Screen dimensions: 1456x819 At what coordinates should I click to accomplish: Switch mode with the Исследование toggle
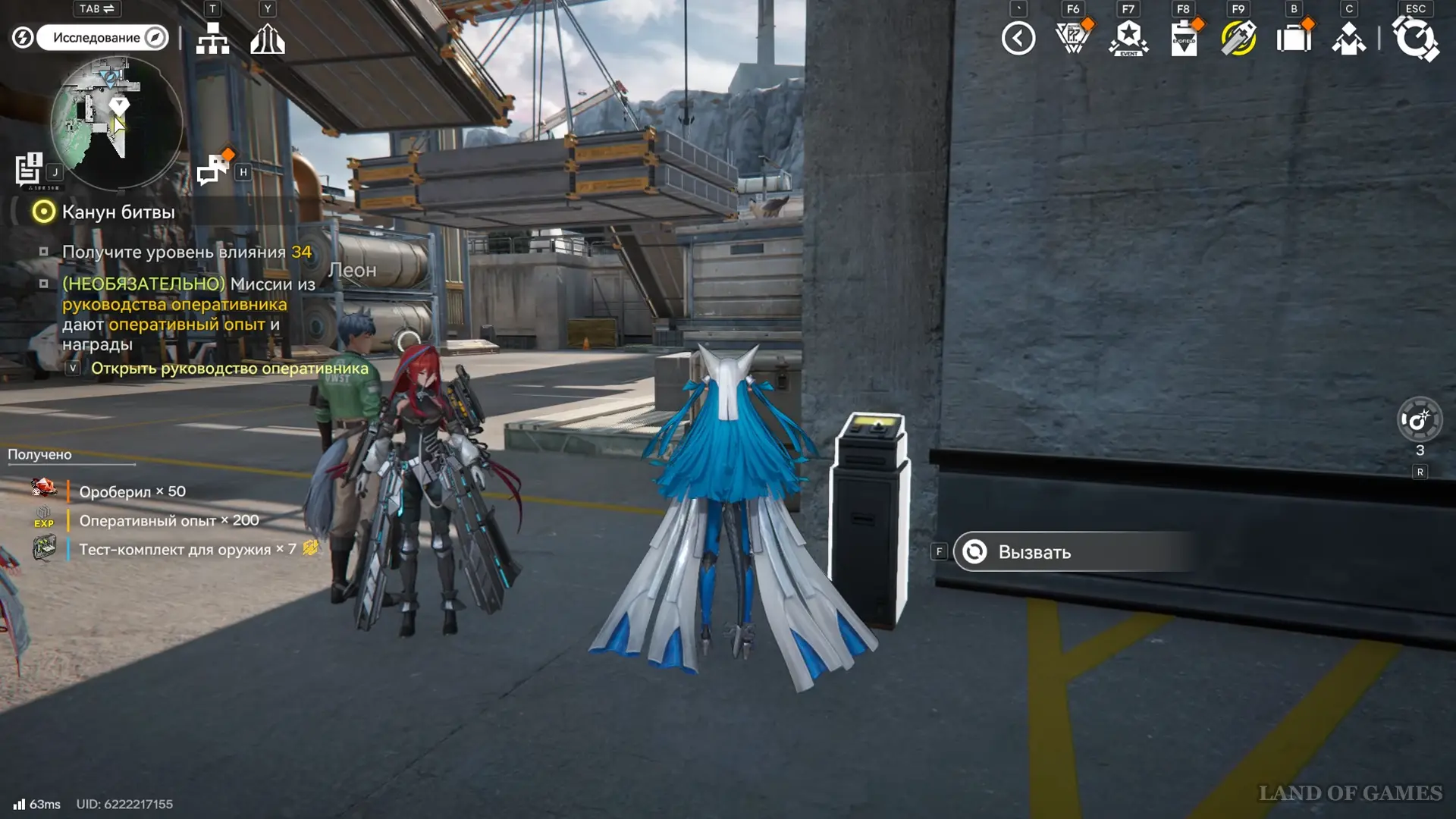(102, 37)
